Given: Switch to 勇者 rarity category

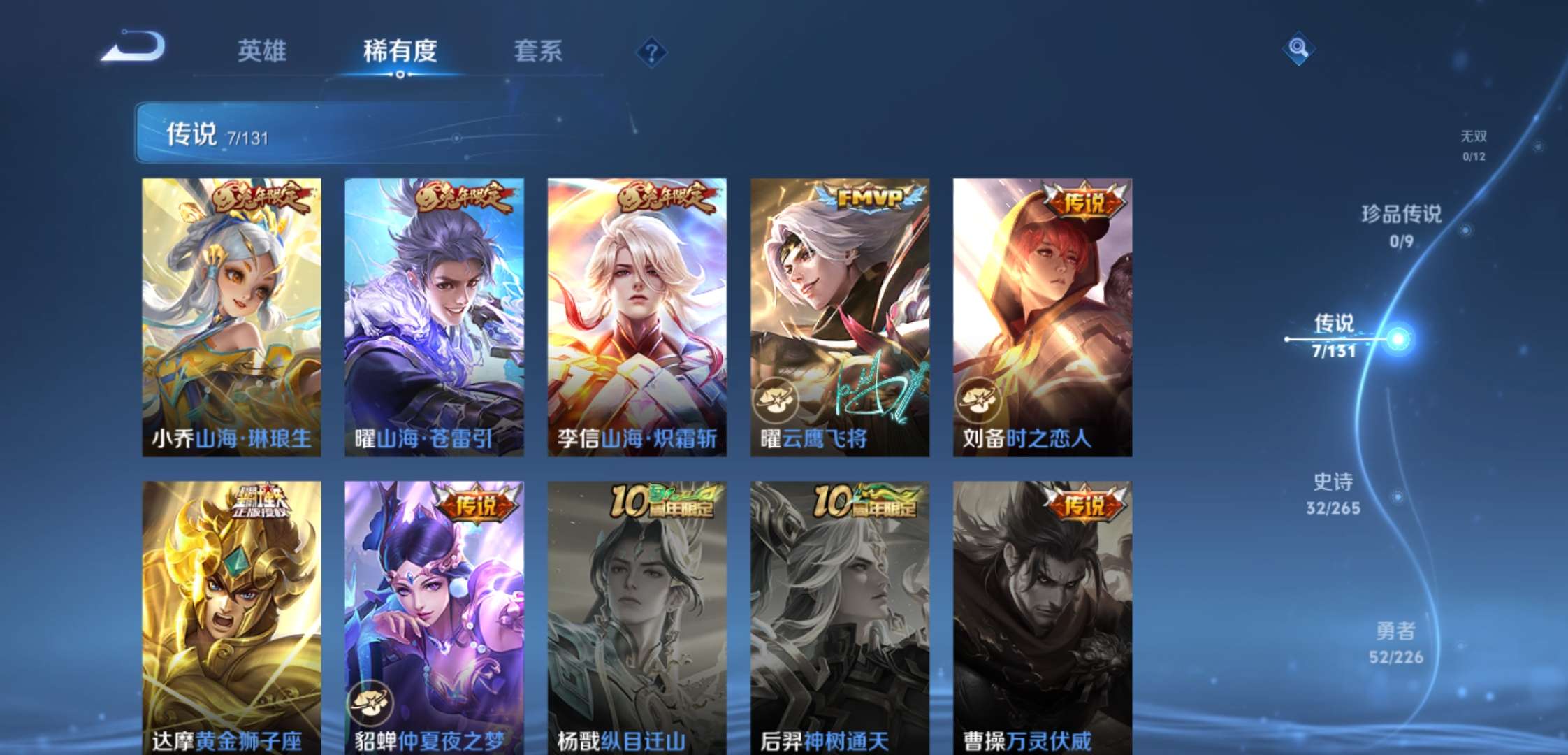Looking at the screenshot, I should [x=1395, y=643].
